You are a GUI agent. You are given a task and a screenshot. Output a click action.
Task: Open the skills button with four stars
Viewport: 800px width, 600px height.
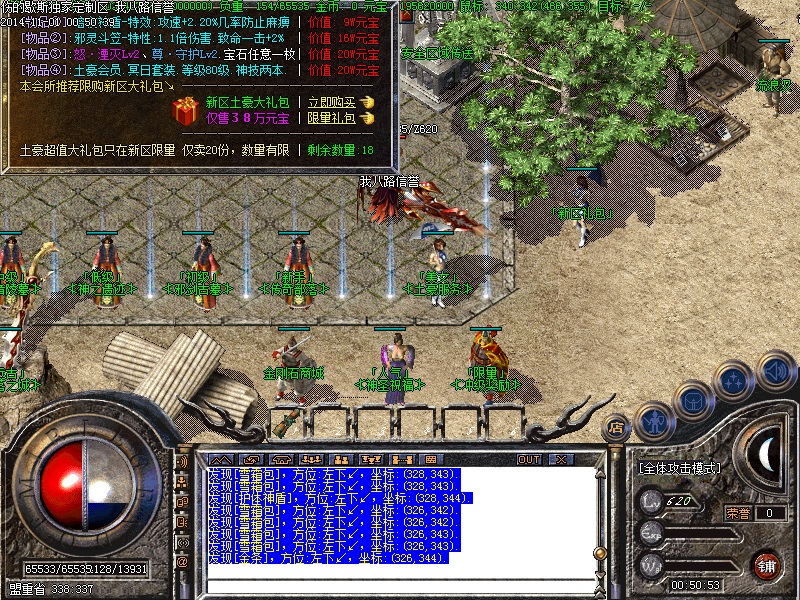coord(735,381)
